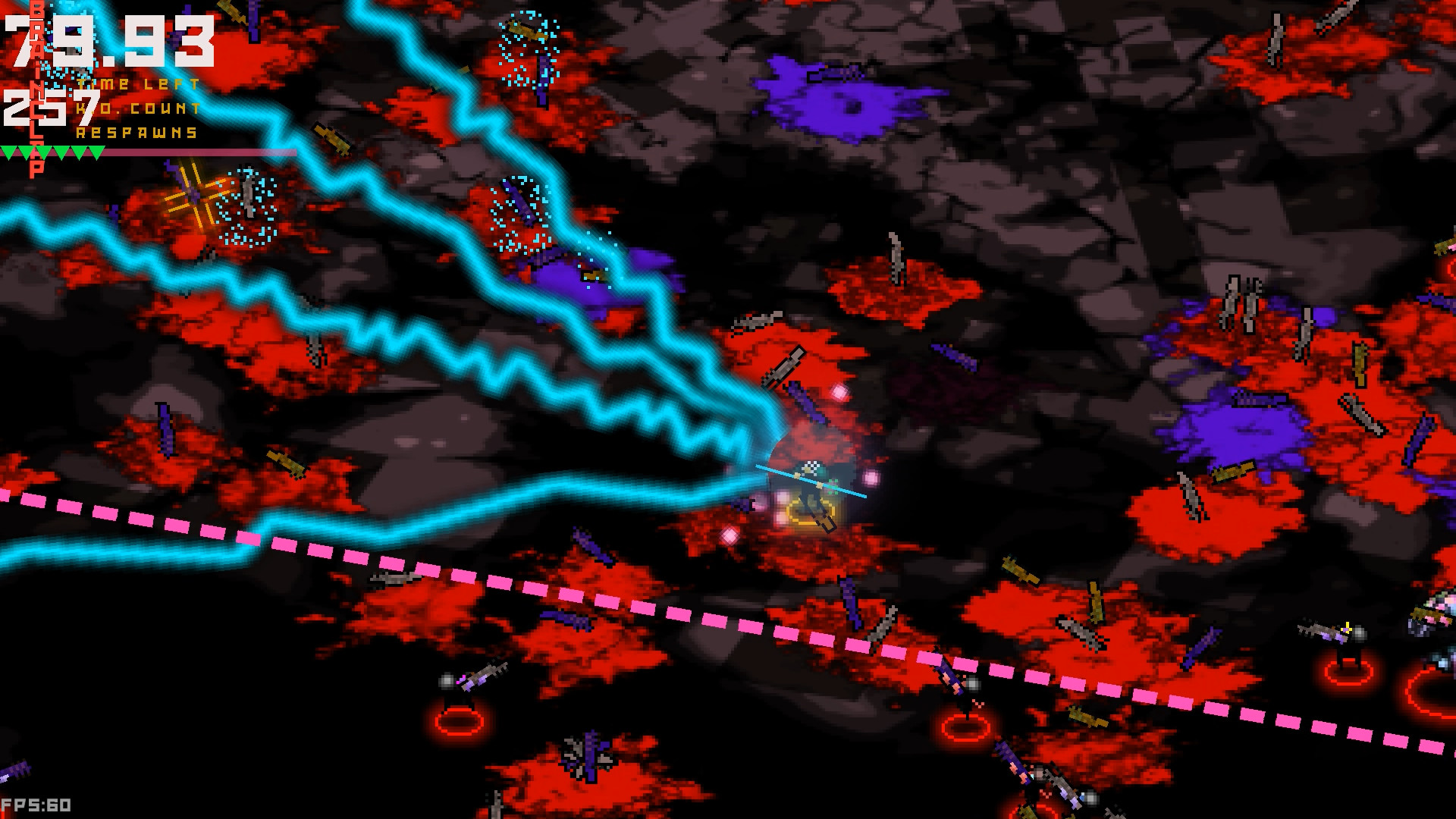
Task: Select the yellow weapon pickup on the left side
Action: point(287,465)
